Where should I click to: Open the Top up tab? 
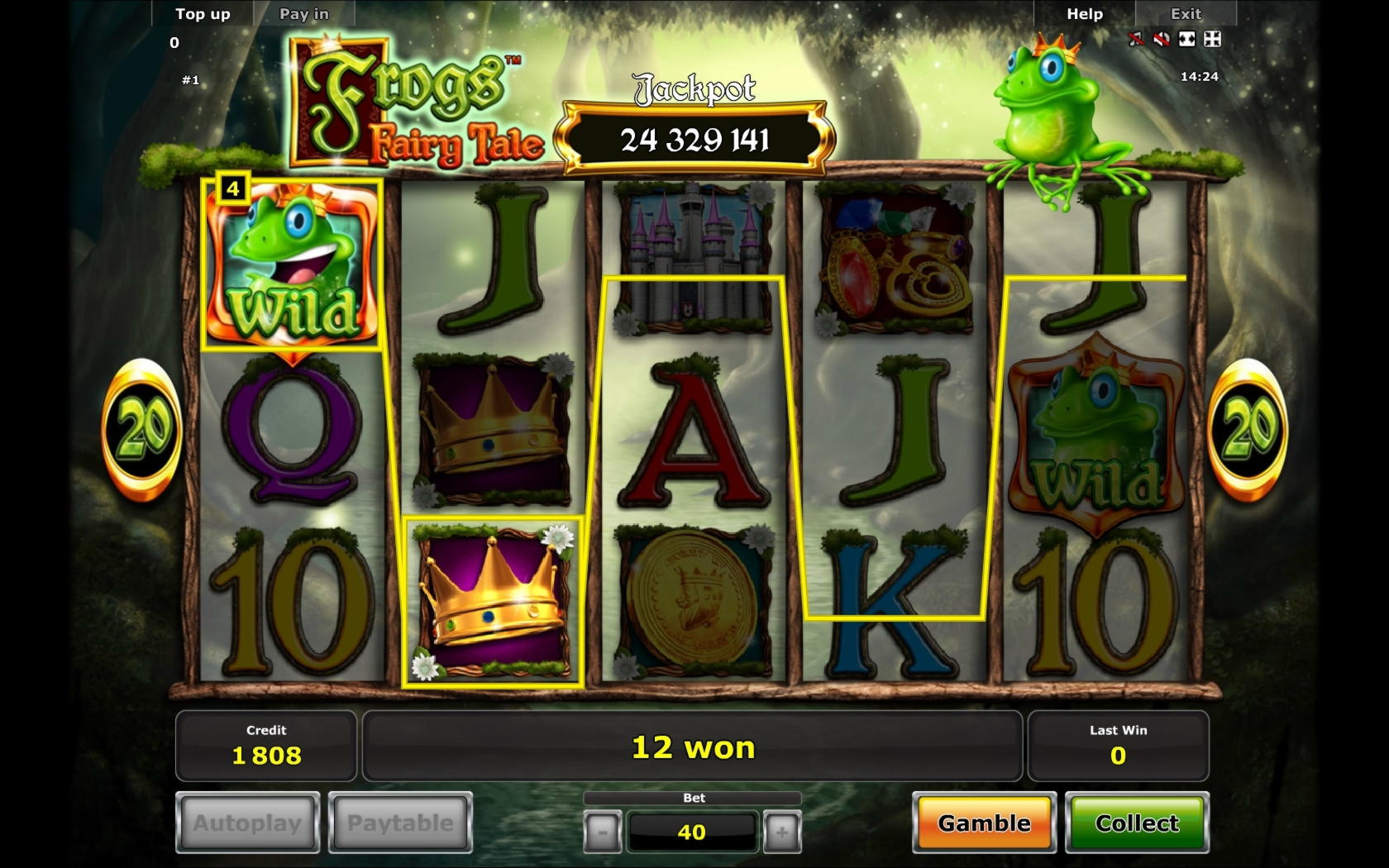pyautogui.click(x=203, y=14)
